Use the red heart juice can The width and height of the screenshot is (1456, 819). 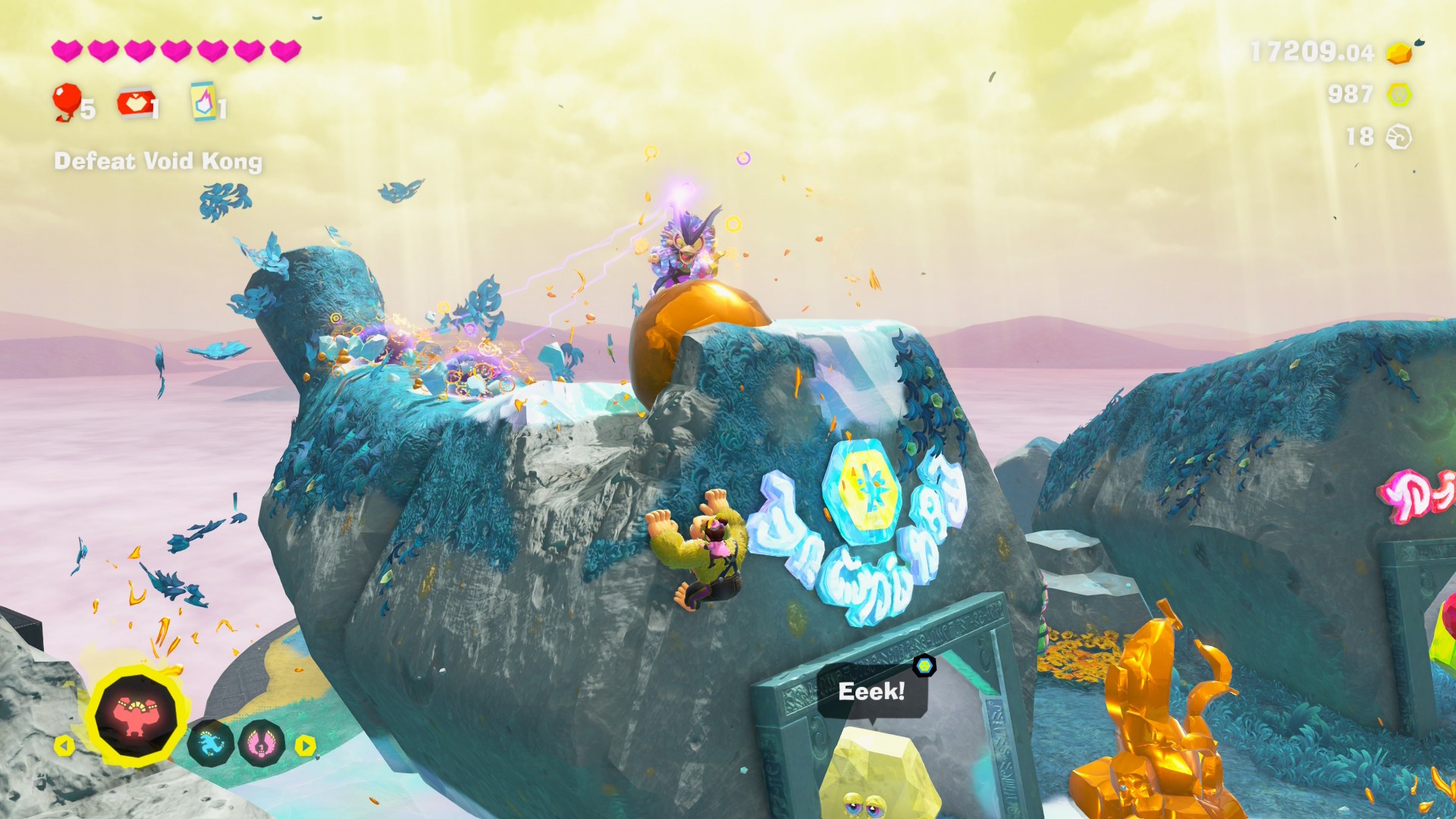135,103
